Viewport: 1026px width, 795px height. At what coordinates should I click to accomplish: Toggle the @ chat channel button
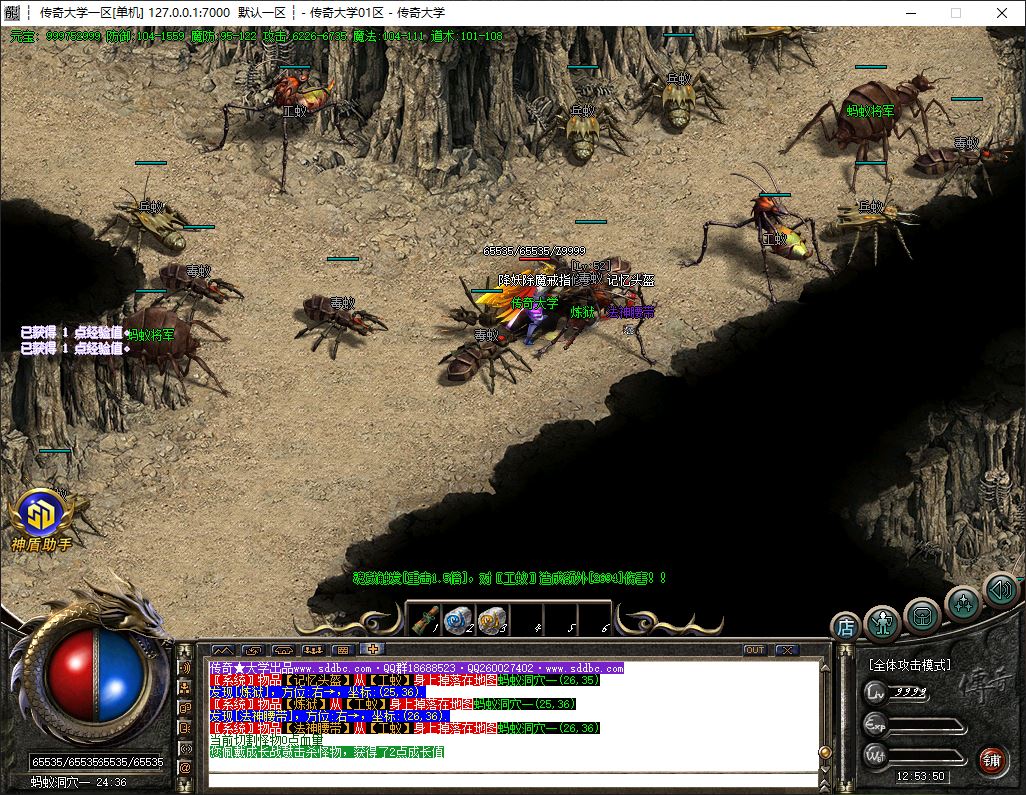click(x=185, y=767)
